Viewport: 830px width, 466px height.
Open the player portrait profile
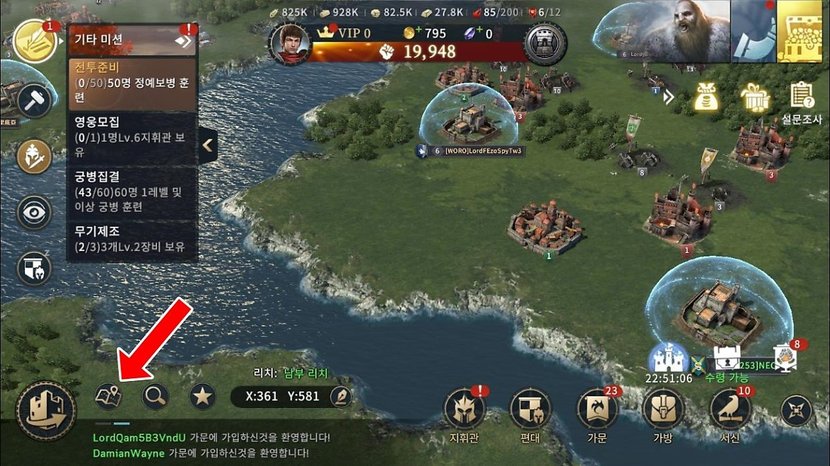click(x=288, y=44)
